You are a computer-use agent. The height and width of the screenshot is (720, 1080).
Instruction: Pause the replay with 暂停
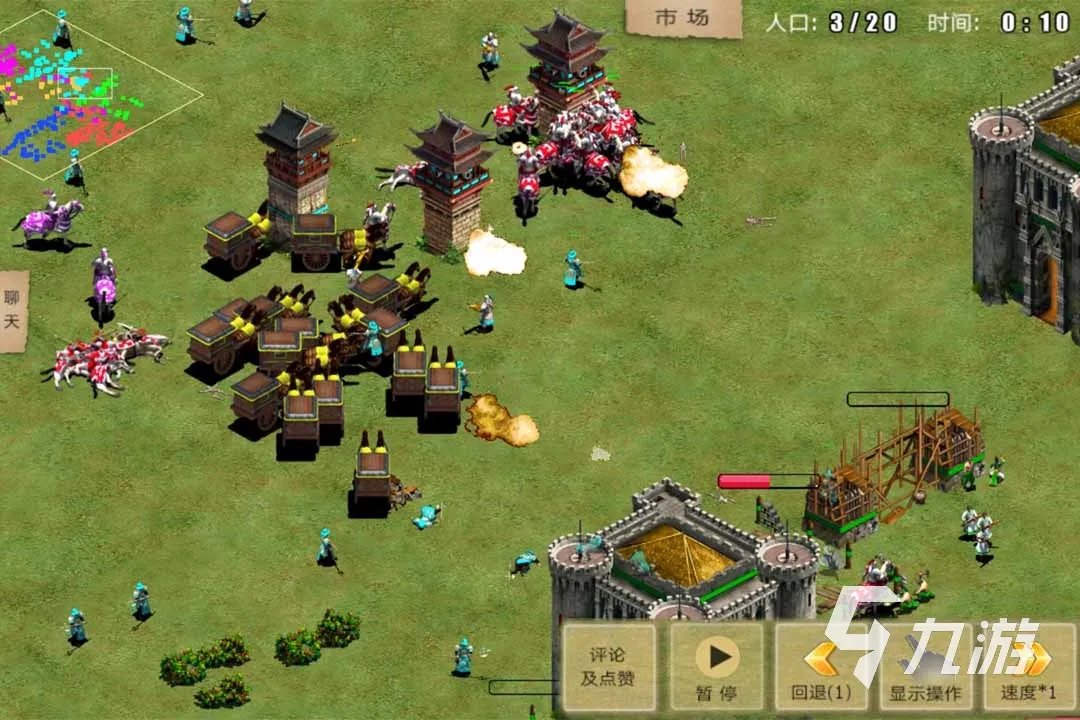716,667
